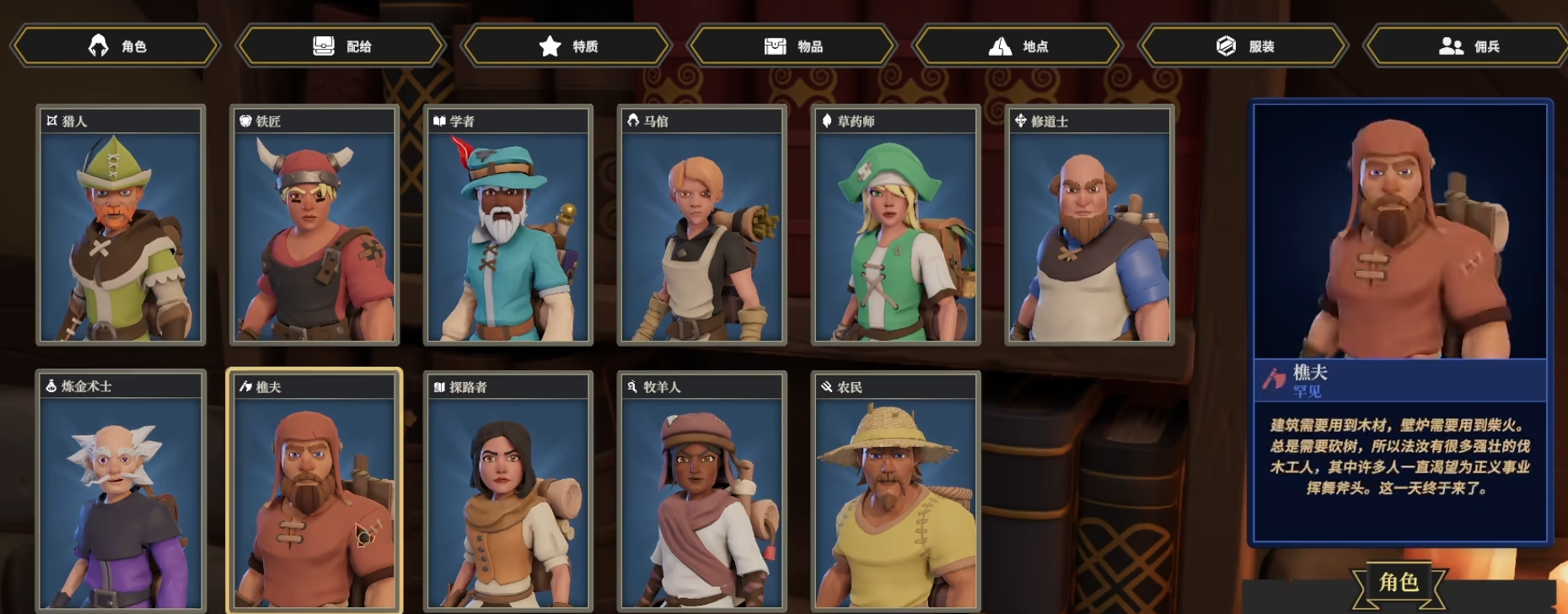Select the 修道士 character card
This screenshot has height=614, width=1568.
pyautogui.click(x=1090, y=226)
